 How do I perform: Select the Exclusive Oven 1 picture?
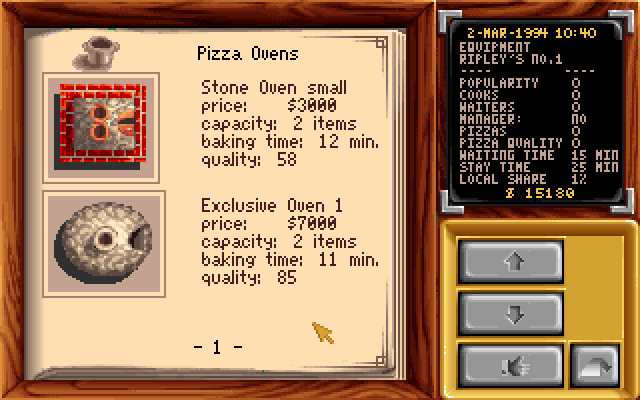coord(104,244)
